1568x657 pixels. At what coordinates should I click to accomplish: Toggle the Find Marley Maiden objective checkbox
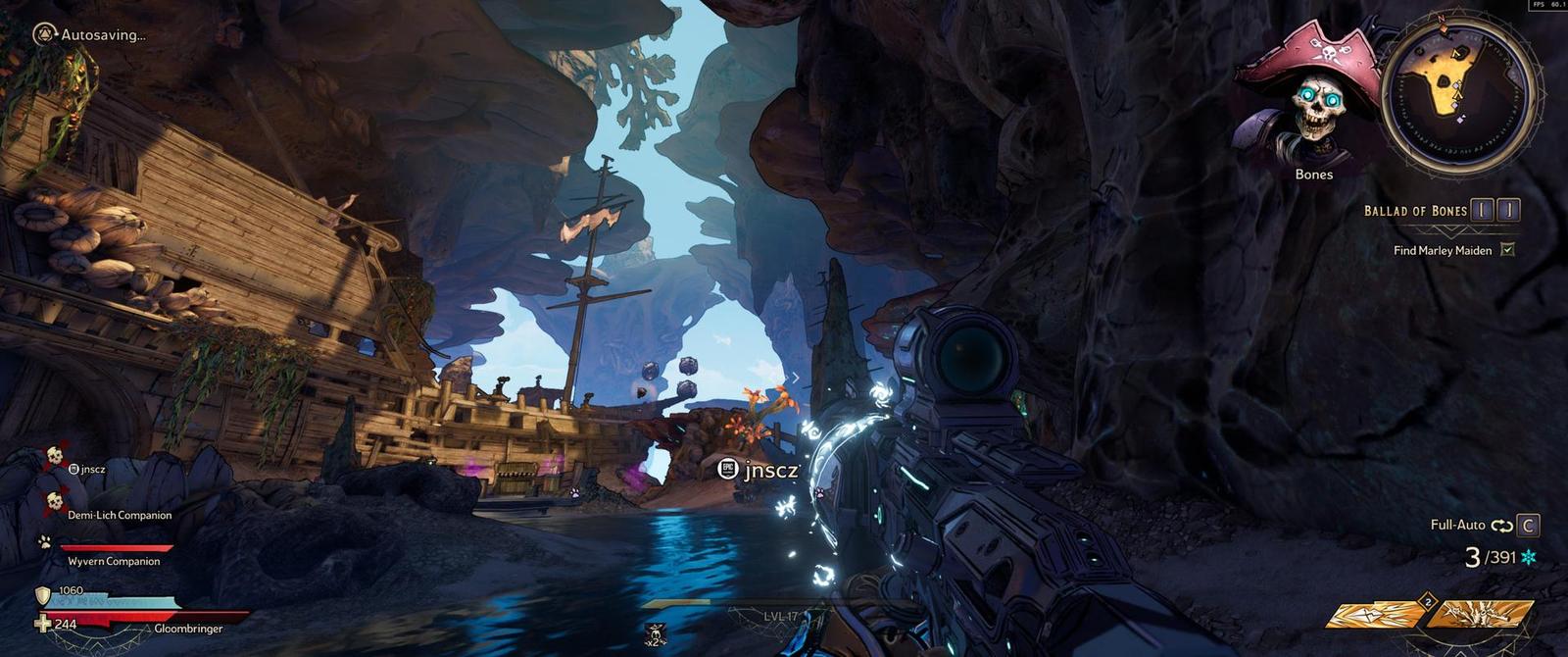coord(1507,250)
